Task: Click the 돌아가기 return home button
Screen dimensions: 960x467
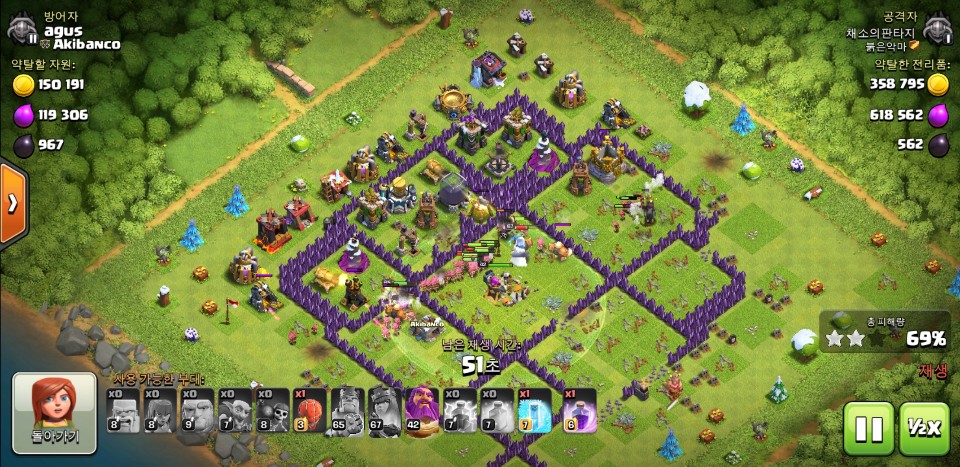Action: coord(54,411)
